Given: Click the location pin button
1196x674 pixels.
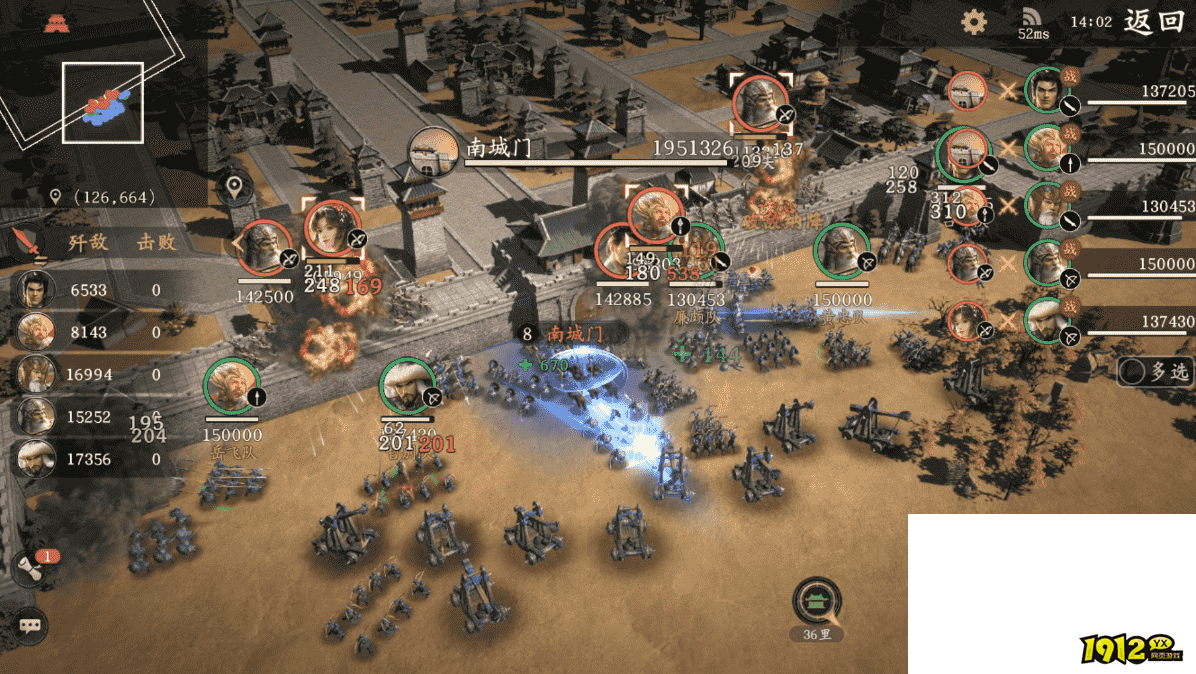Looking at the screenshot, I should pos(235,187).
